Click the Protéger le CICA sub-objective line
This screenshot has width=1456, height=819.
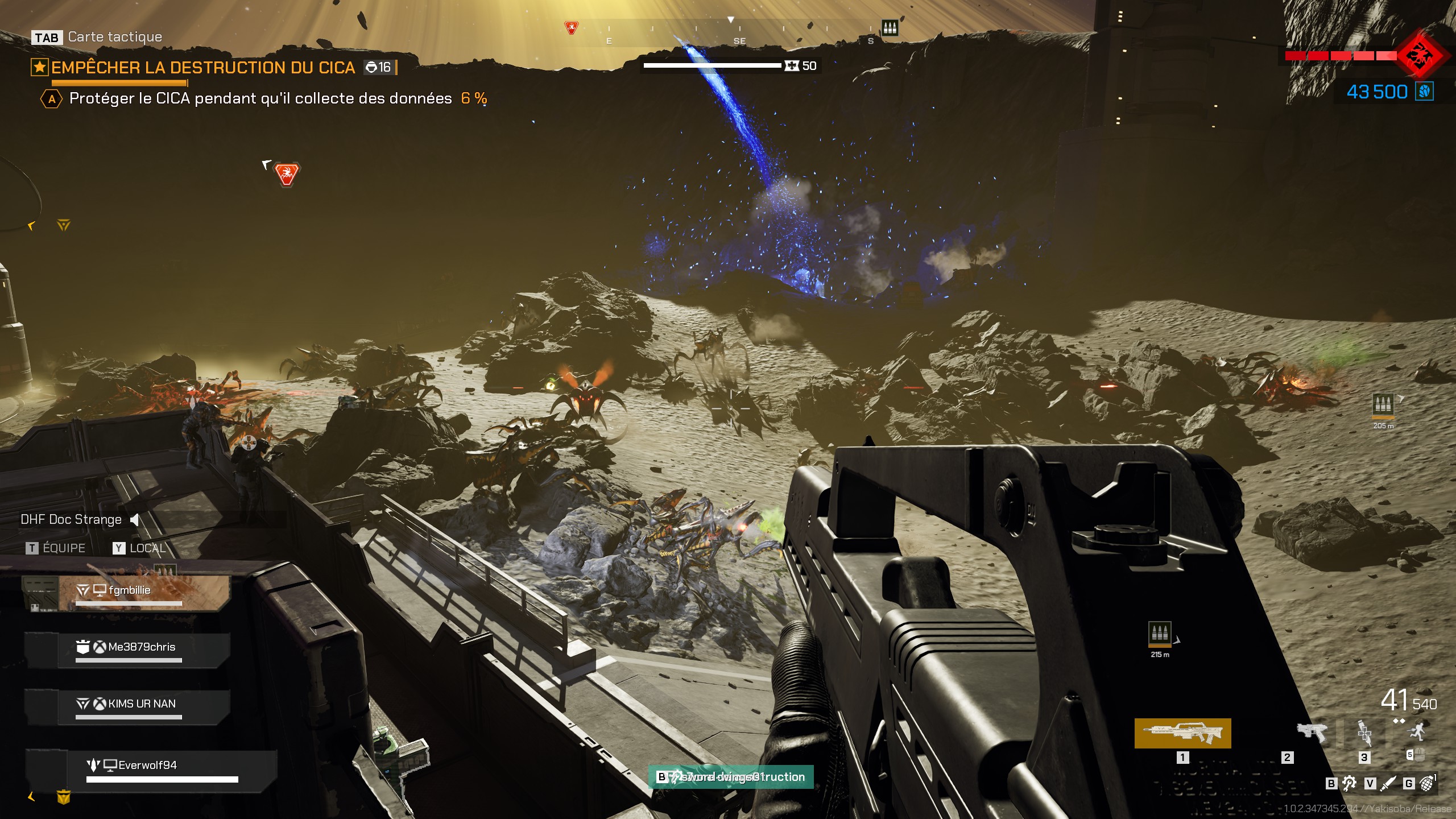[x=260, y=98]
